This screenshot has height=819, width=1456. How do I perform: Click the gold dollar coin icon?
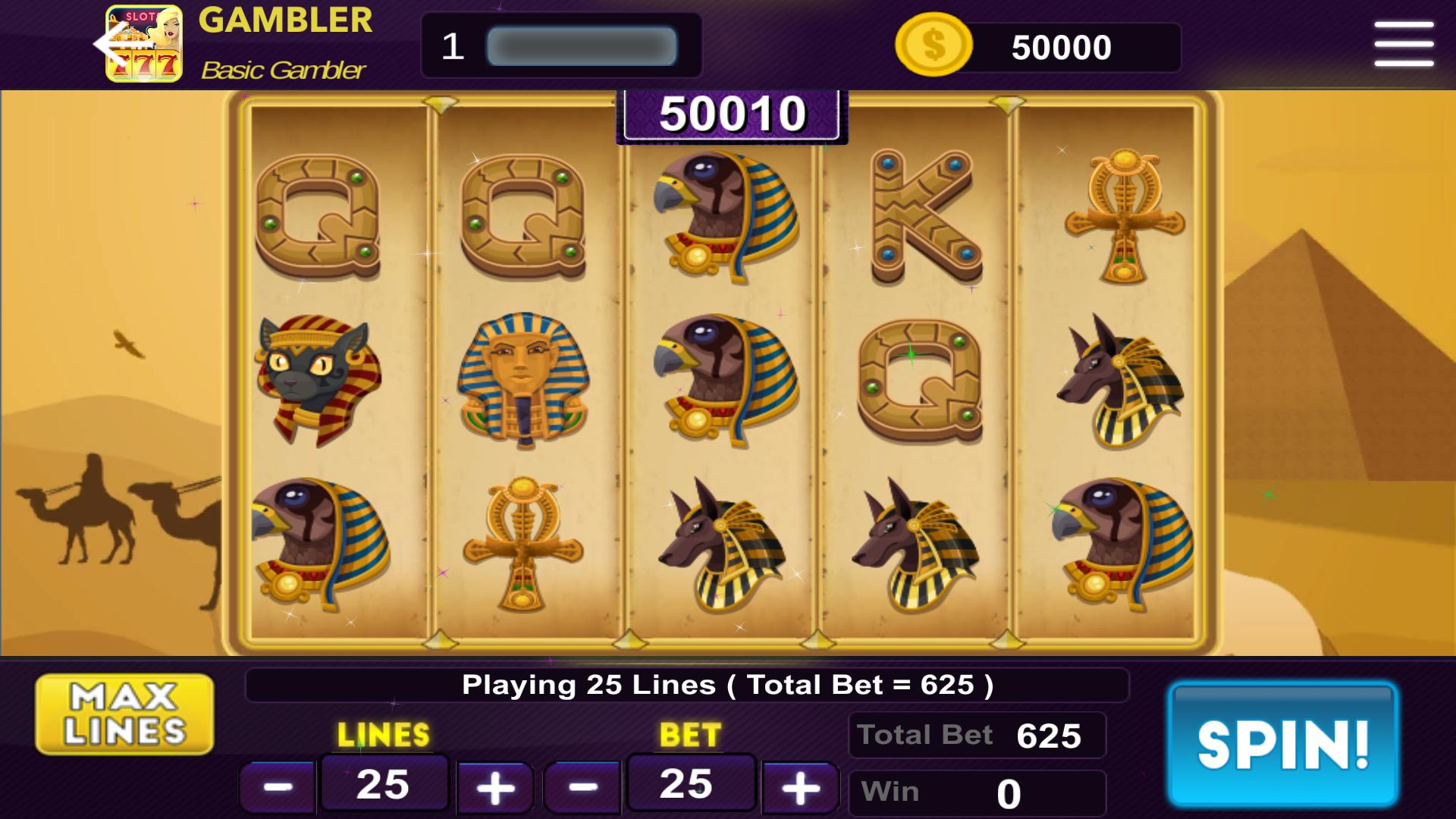934,45
